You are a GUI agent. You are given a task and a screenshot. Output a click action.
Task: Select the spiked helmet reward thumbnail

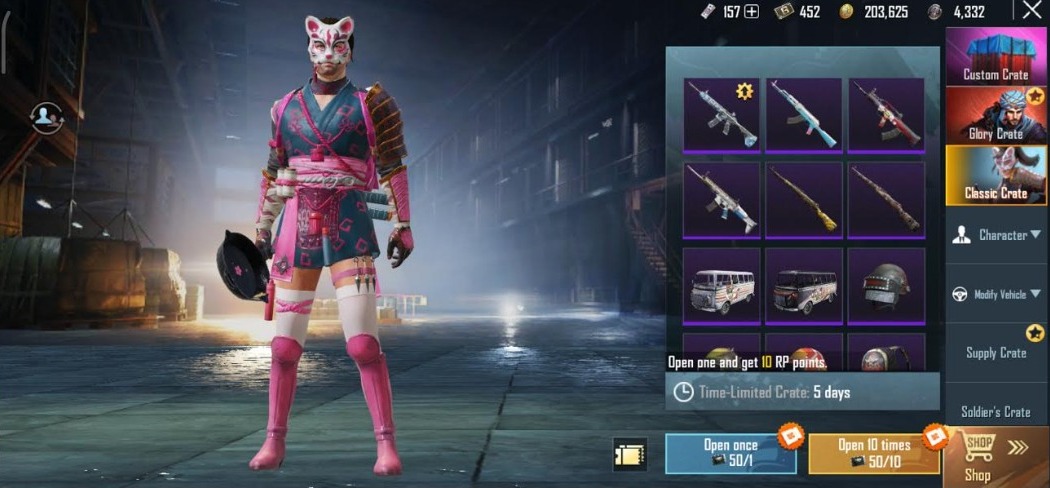(887, 286)
